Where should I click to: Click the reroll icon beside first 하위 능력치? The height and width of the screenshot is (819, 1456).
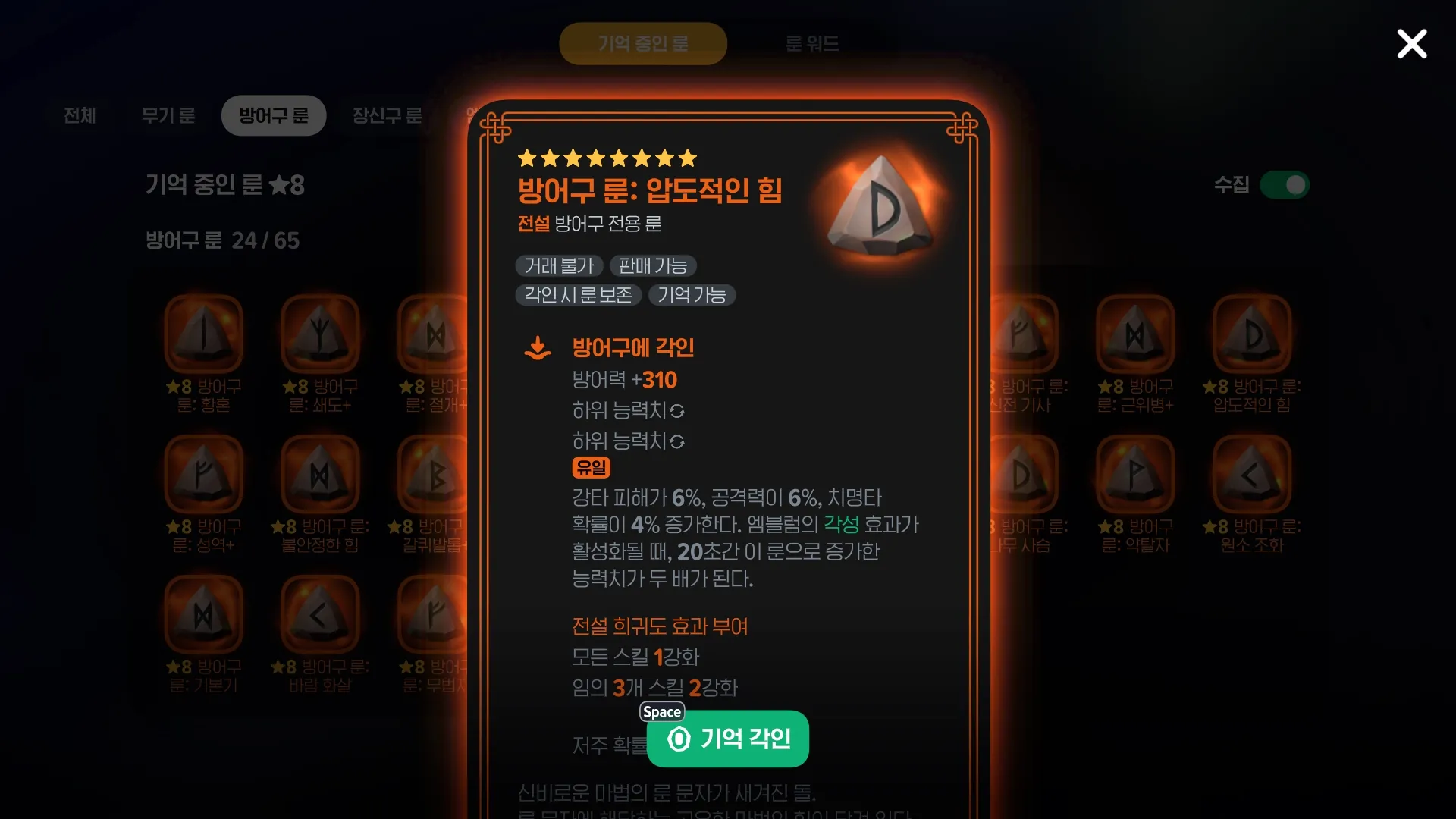[677, 411]
